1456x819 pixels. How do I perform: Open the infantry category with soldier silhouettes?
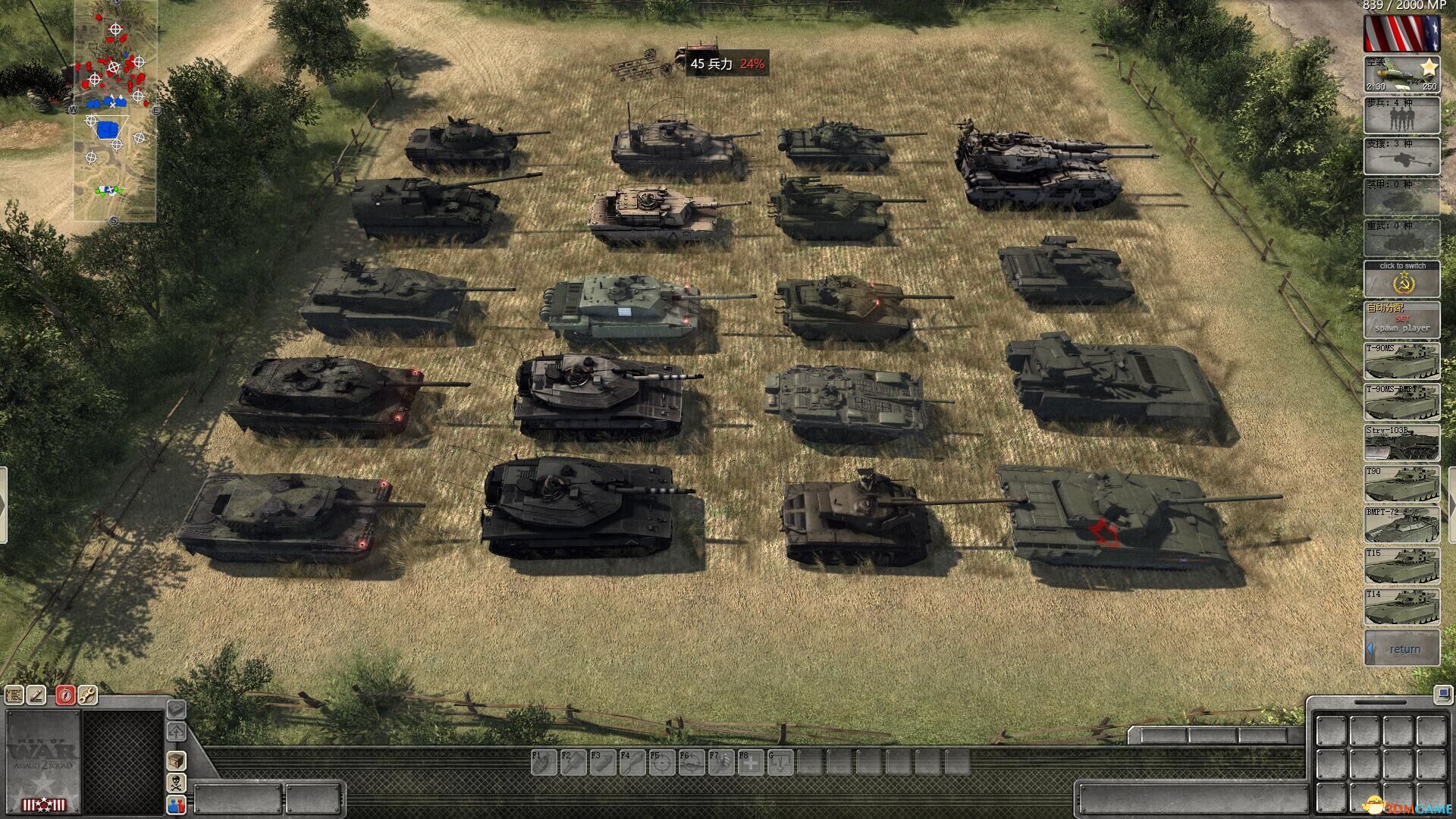pos(1401,115)
